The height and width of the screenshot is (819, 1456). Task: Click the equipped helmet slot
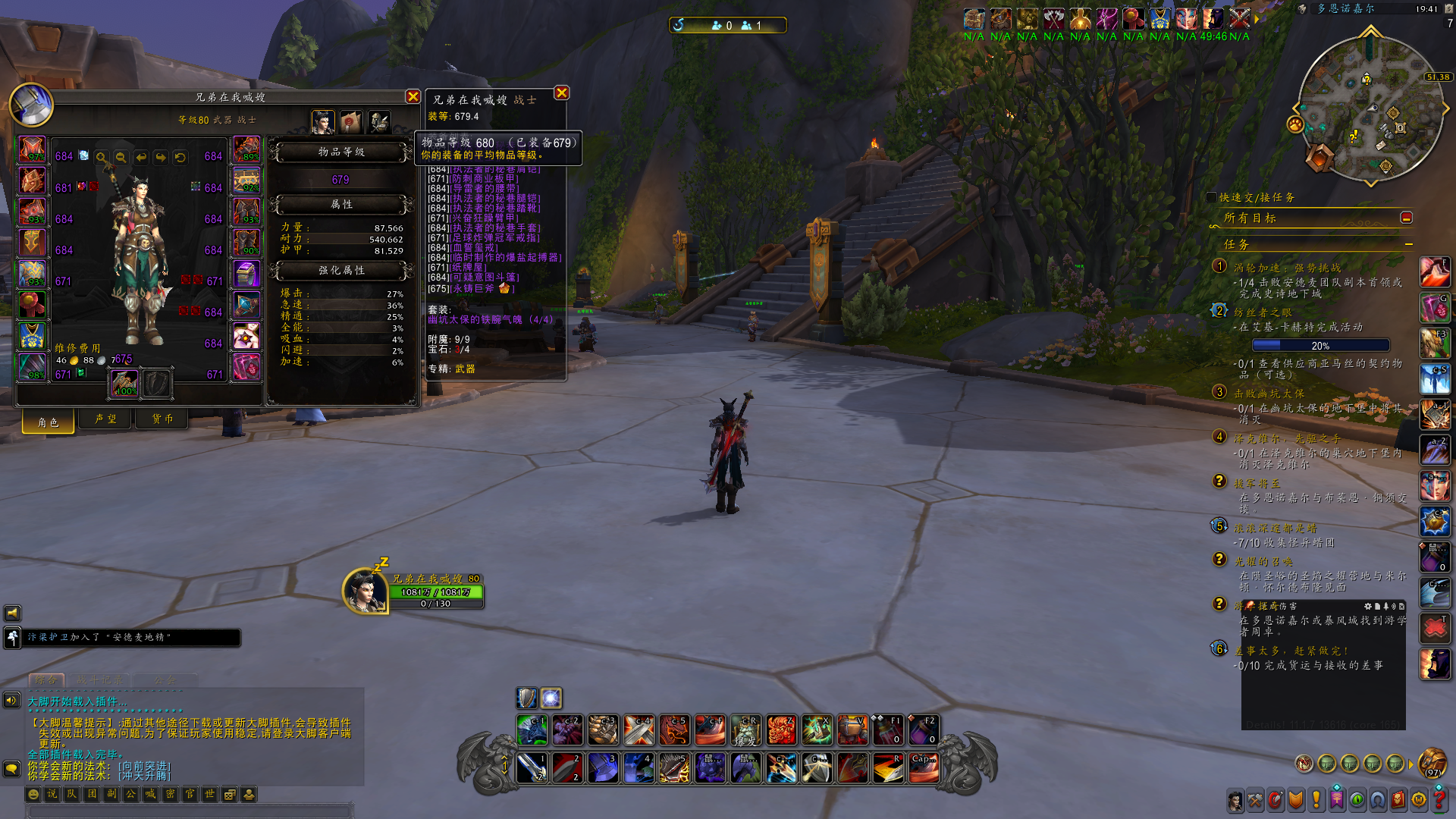tap(33, 149)
